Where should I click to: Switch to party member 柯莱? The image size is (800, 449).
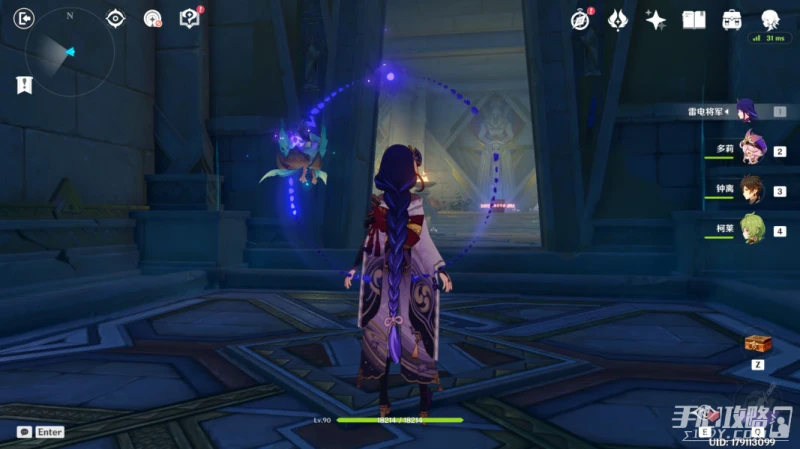(x=750, y=230)
